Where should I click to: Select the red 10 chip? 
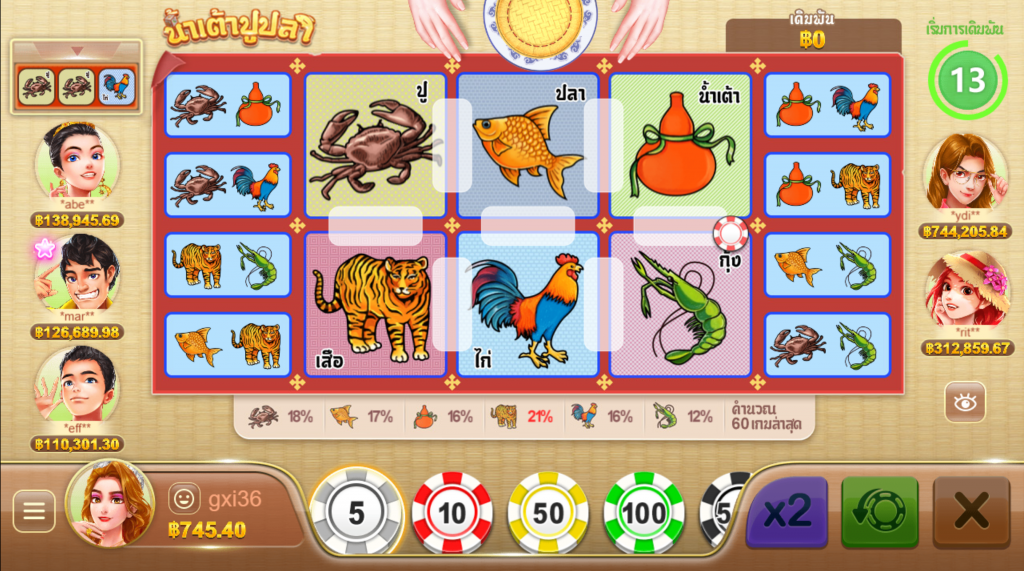pos(452,513)
